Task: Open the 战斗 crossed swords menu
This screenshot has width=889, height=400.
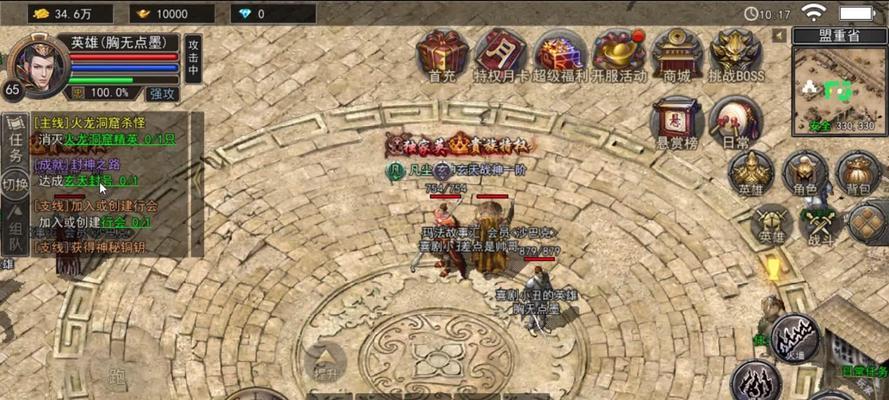Action: (820, 225)
